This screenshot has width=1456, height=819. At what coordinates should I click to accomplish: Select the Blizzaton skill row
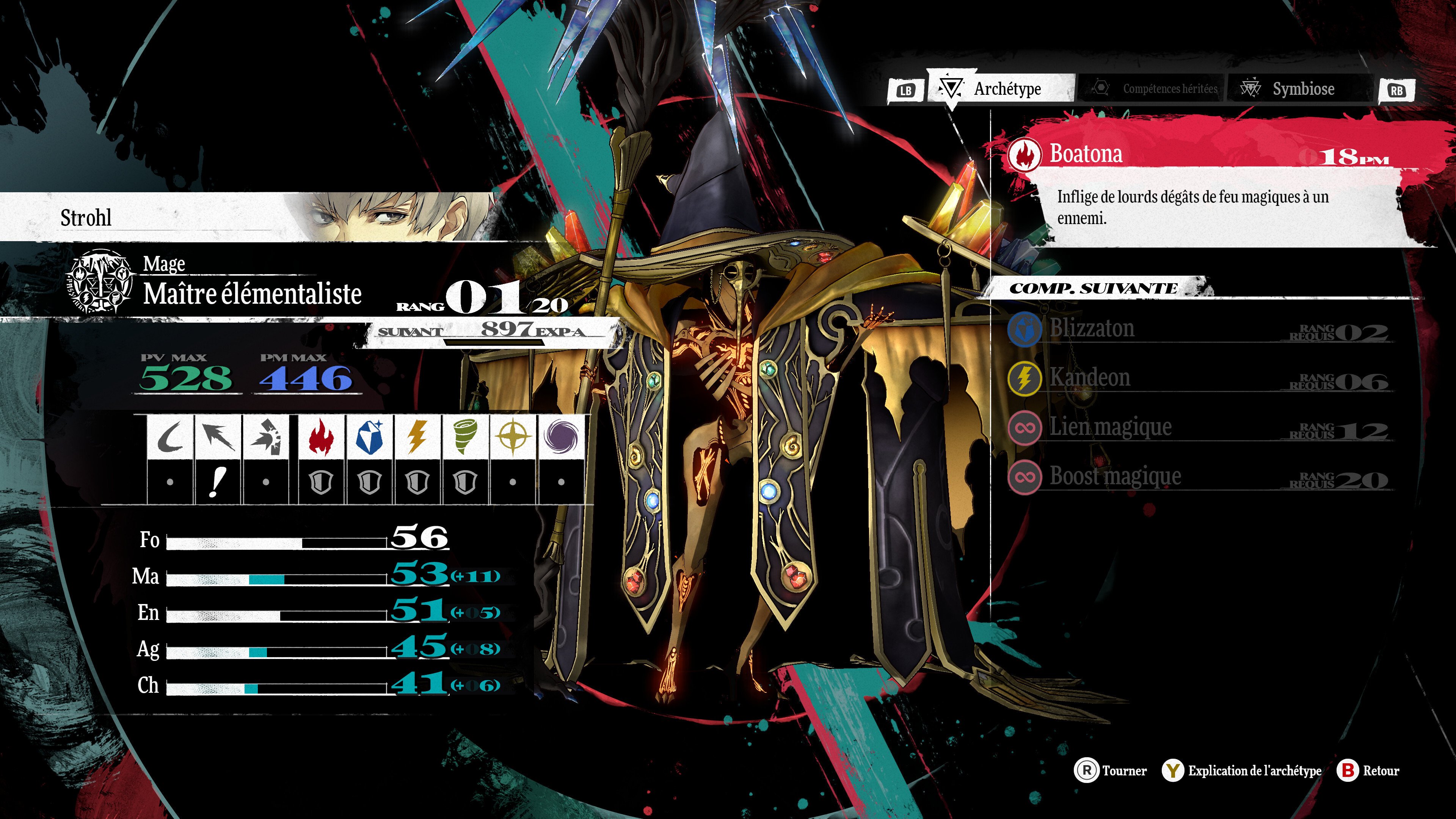1198,329
